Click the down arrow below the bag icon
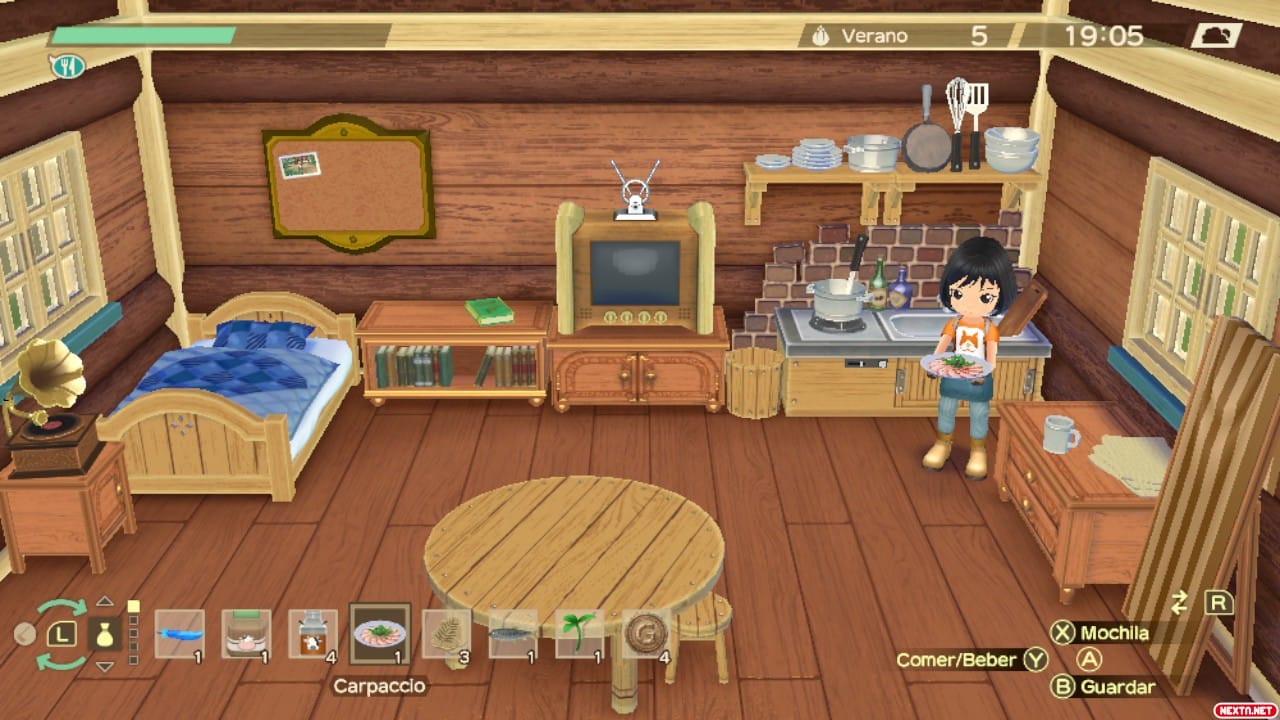 (x=104, y=666)
